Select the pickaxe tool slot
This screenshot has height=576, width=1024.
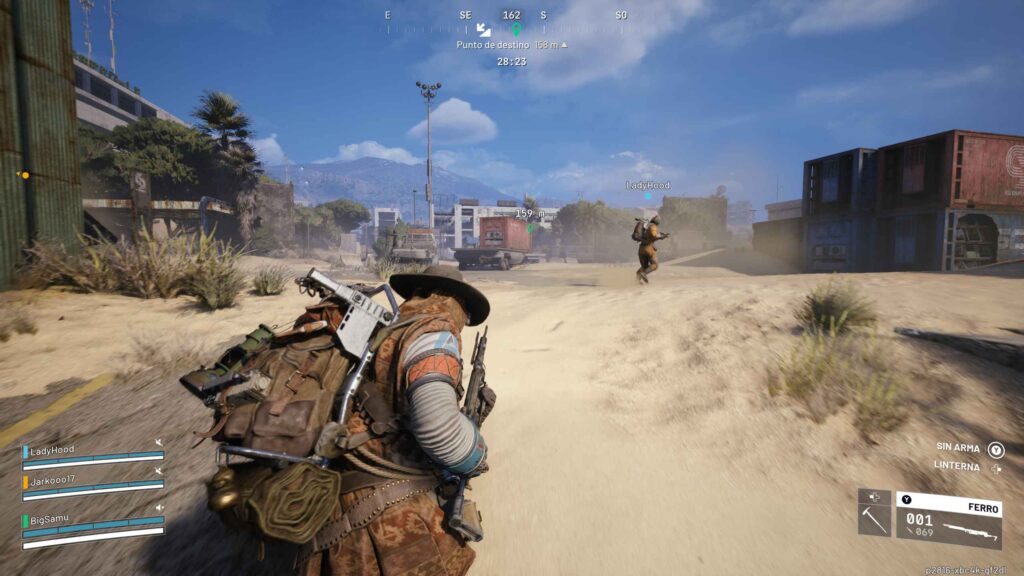873,519
